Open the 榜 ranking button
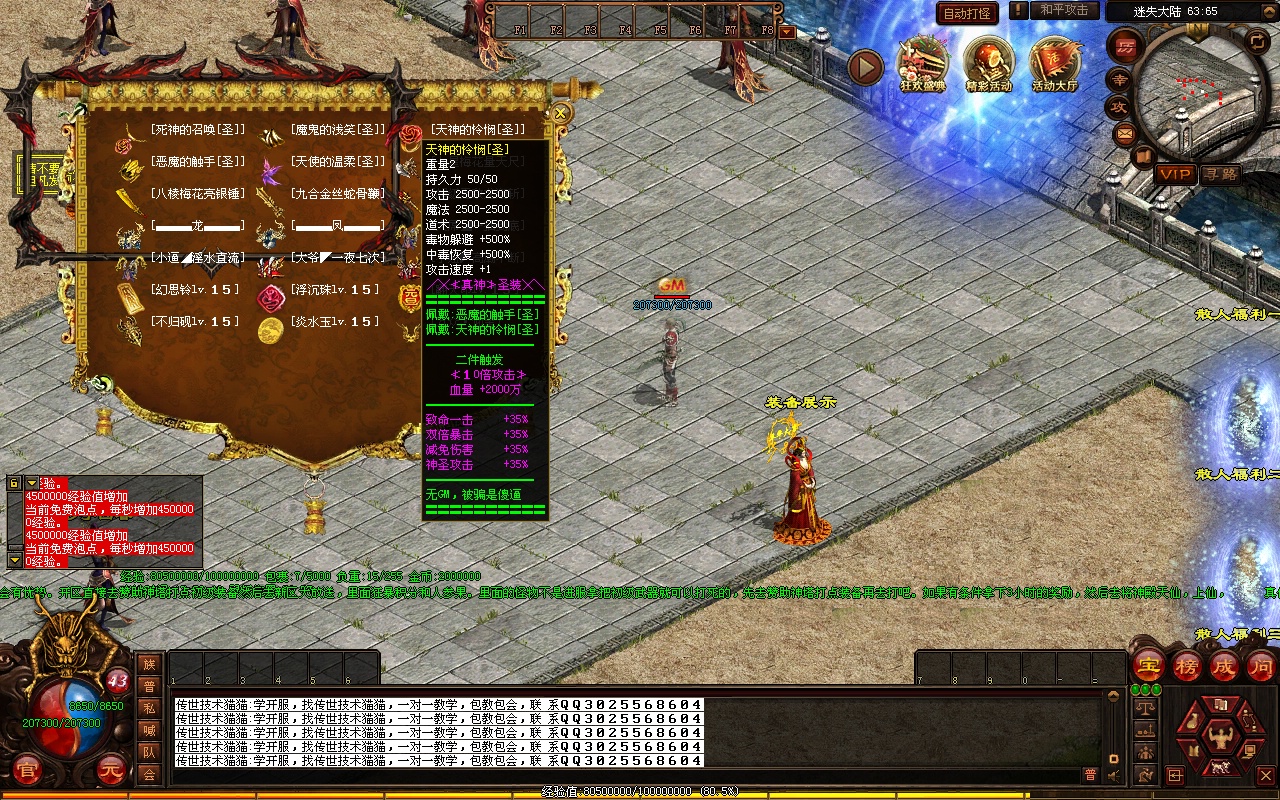This screenshot has height=800, width=1280. coord(1187,667)
